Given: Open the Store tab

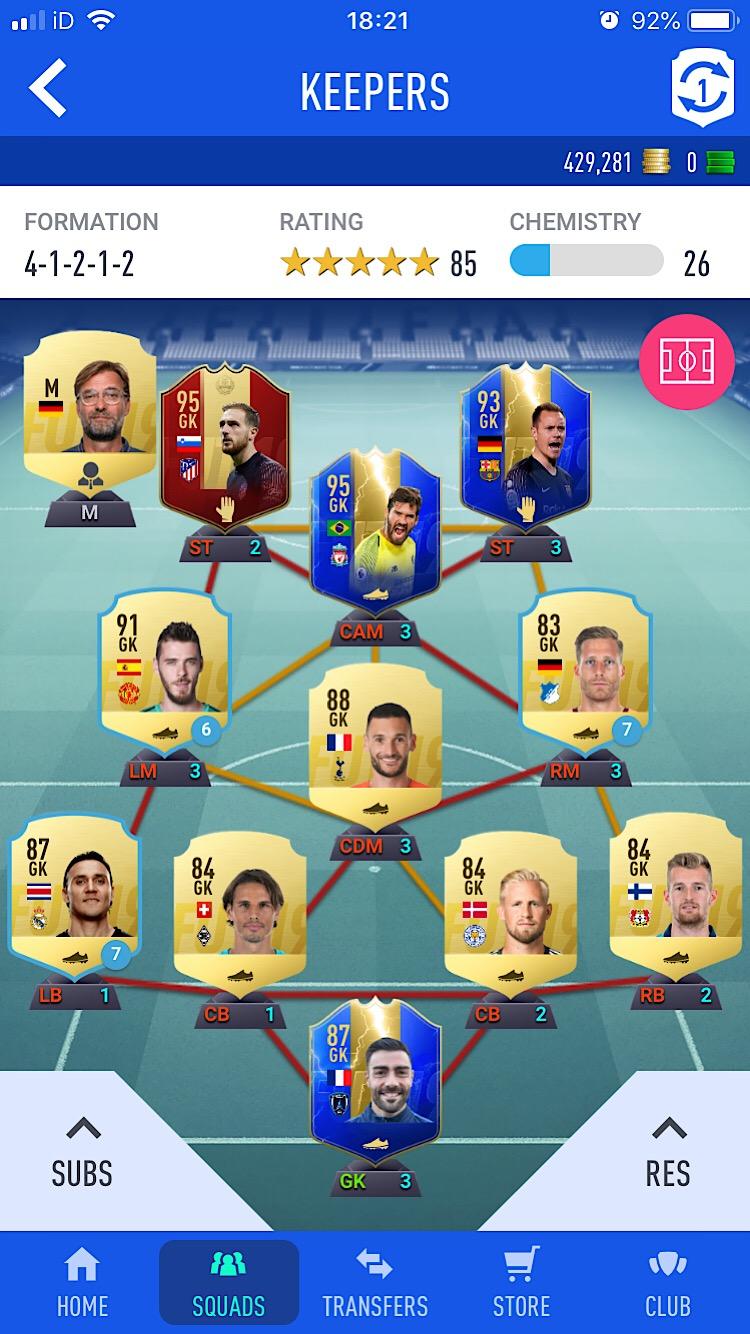Looking at the screenshot, I should tap(521, 1282).
